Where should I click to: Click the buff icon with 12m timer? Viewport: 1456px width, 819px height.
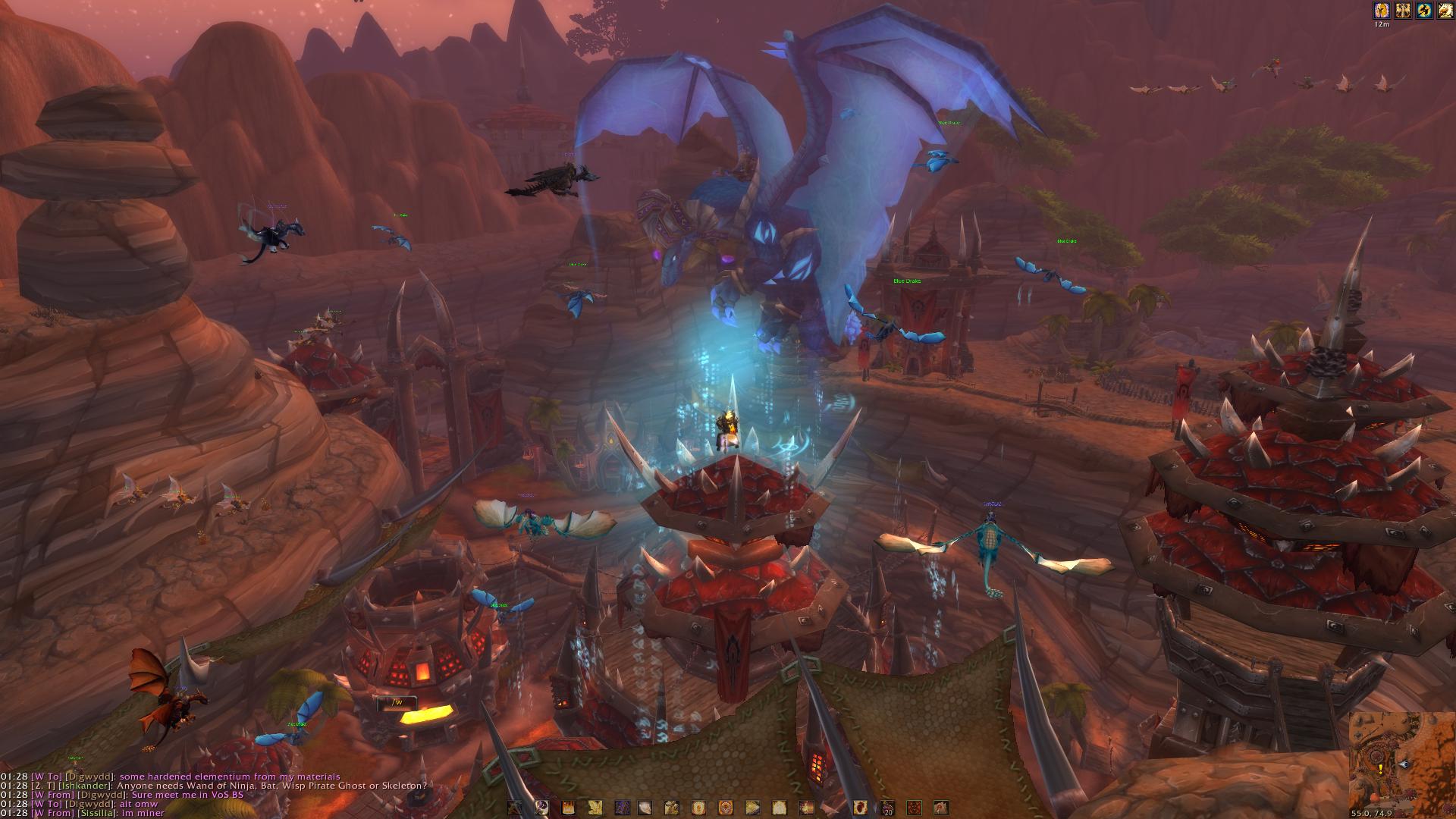point(1382,11)
